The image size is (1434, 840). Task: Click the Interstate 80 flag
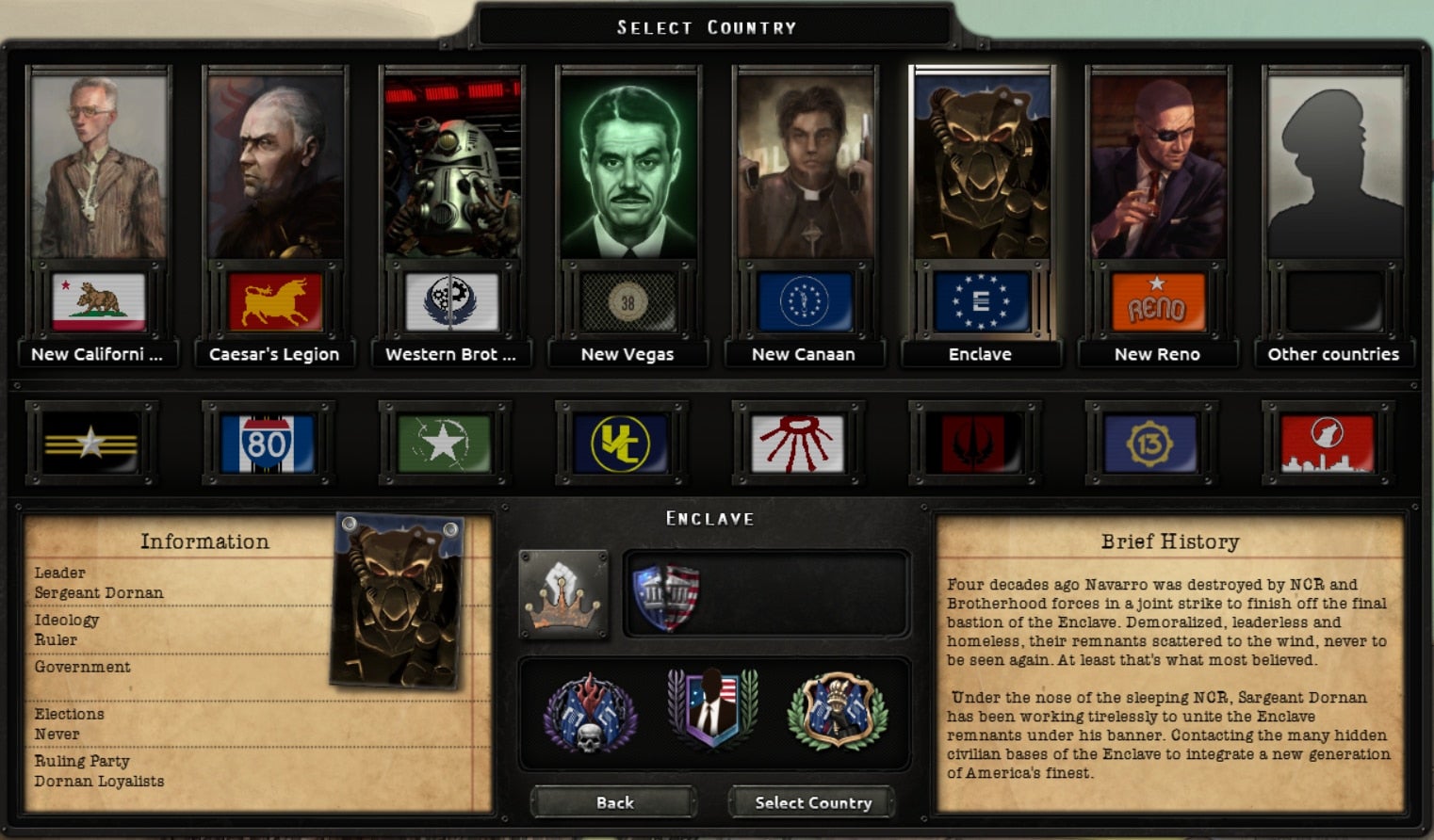point(268,443)
